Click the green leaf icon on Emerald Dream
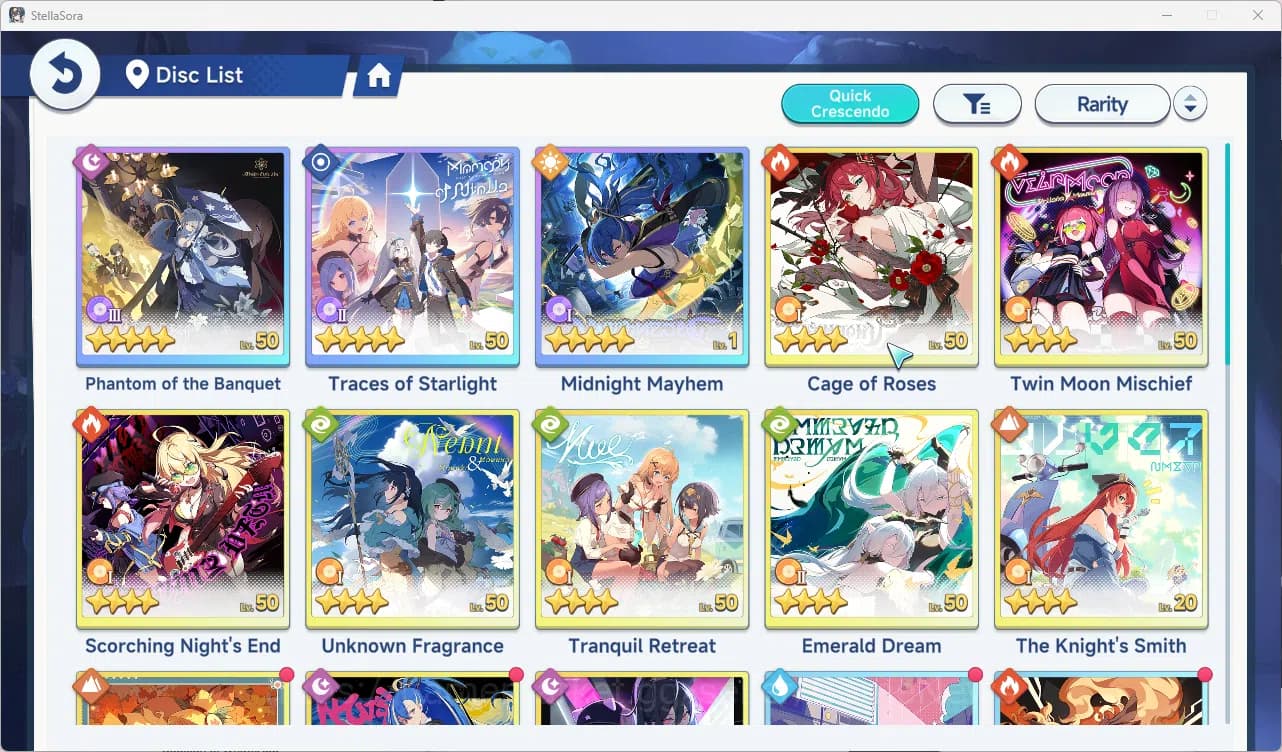 click(x=781, y=424)
